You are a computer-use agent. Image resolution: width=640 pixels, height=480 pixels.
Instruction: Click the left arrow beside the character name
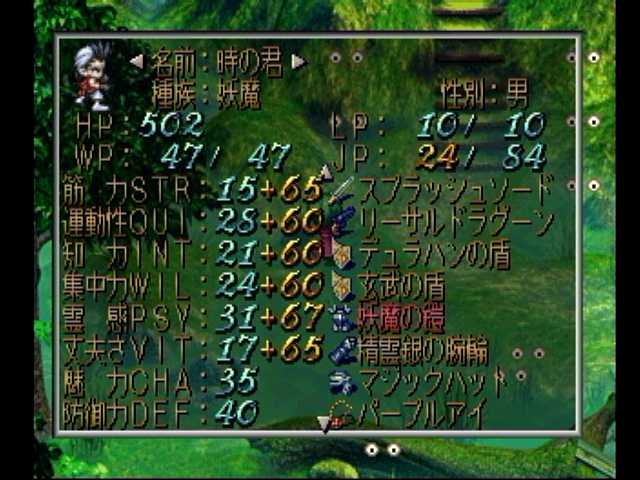136,61
